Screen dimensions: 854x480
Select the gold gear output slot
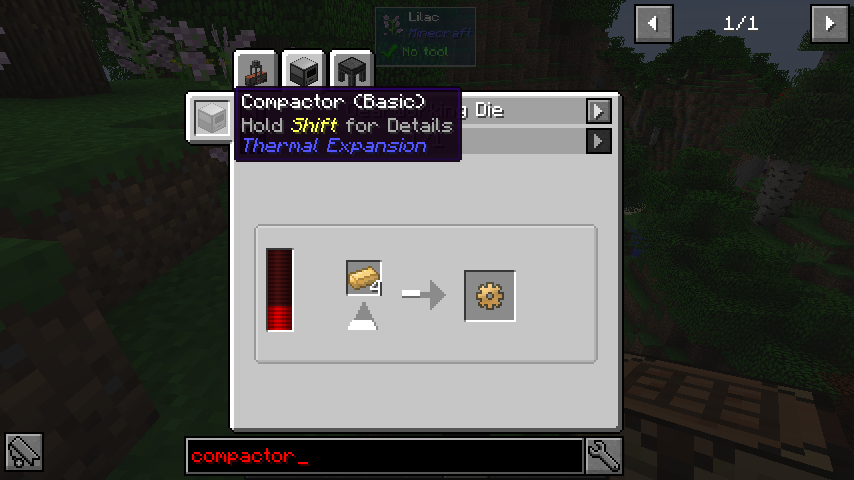pos(490,296)
